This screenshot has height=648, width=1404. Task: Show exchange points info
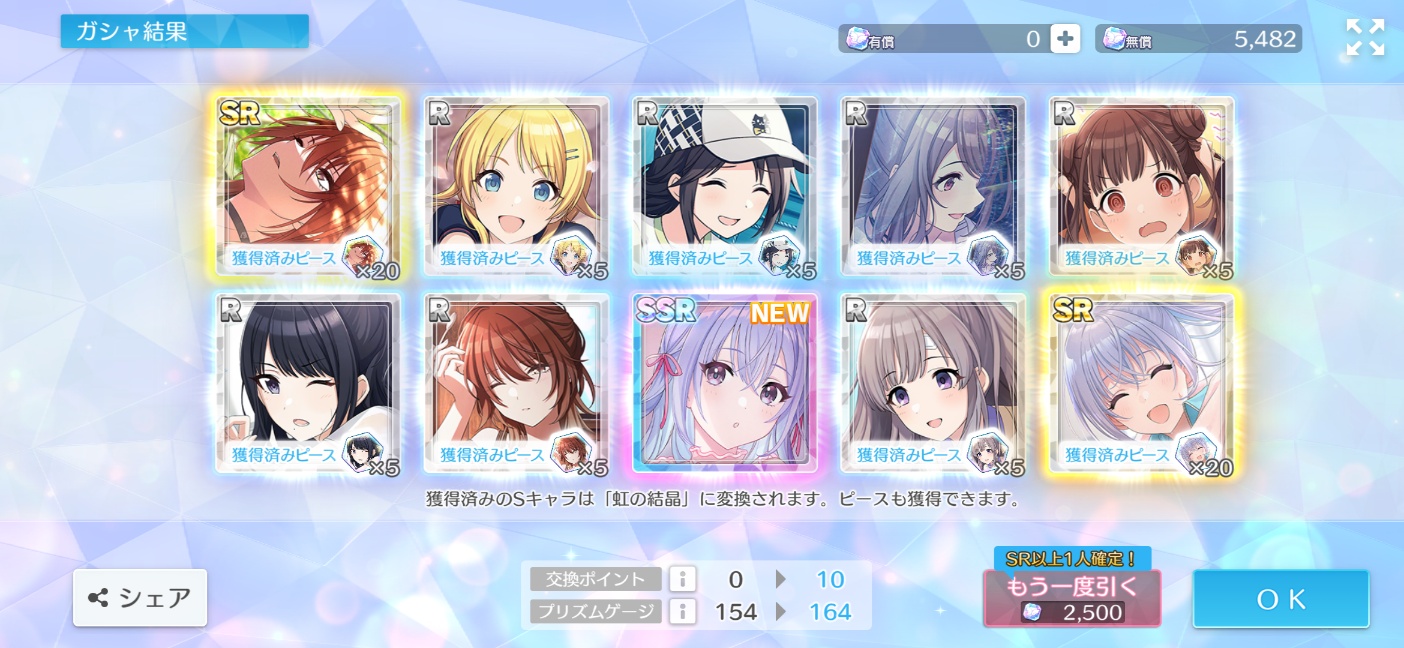683,579
